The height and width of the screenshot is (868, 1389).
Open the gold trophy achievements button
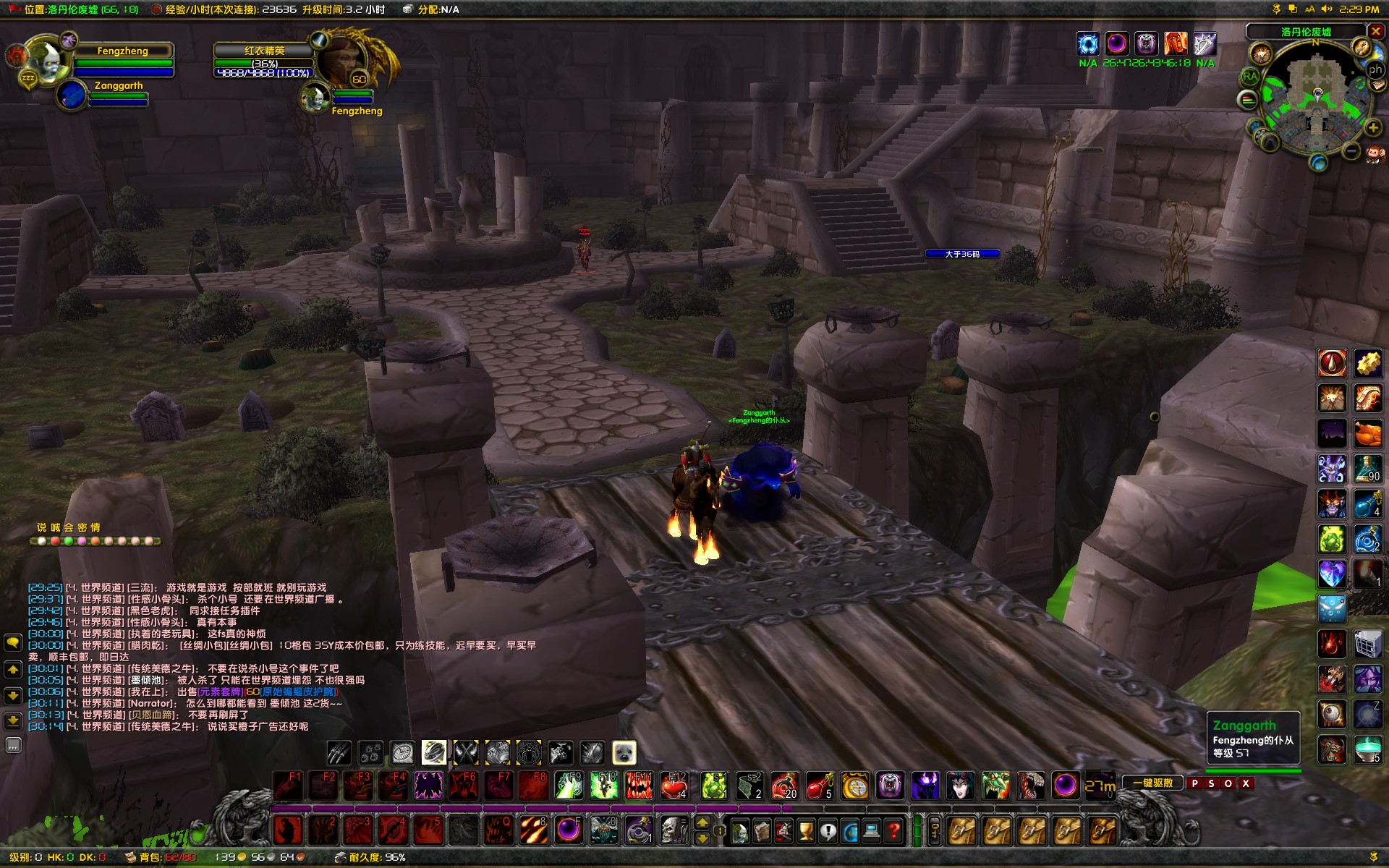pyautogui.click(x=806, y=831)
